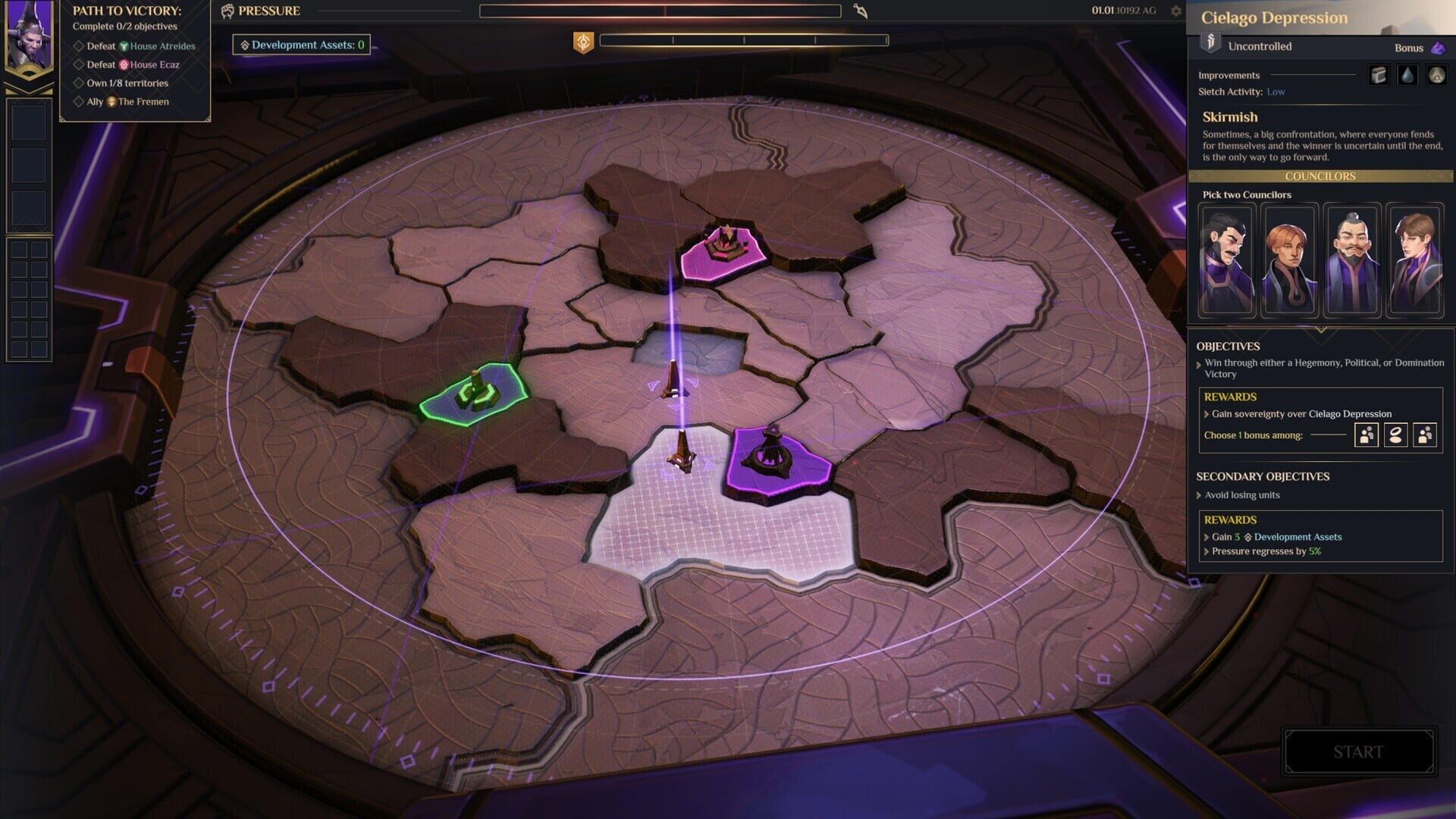Image resolution: width=1456 pixels, height=819 pixels.
Task: Select the sietch improvement icon
Action: [x=1437, y=74]
